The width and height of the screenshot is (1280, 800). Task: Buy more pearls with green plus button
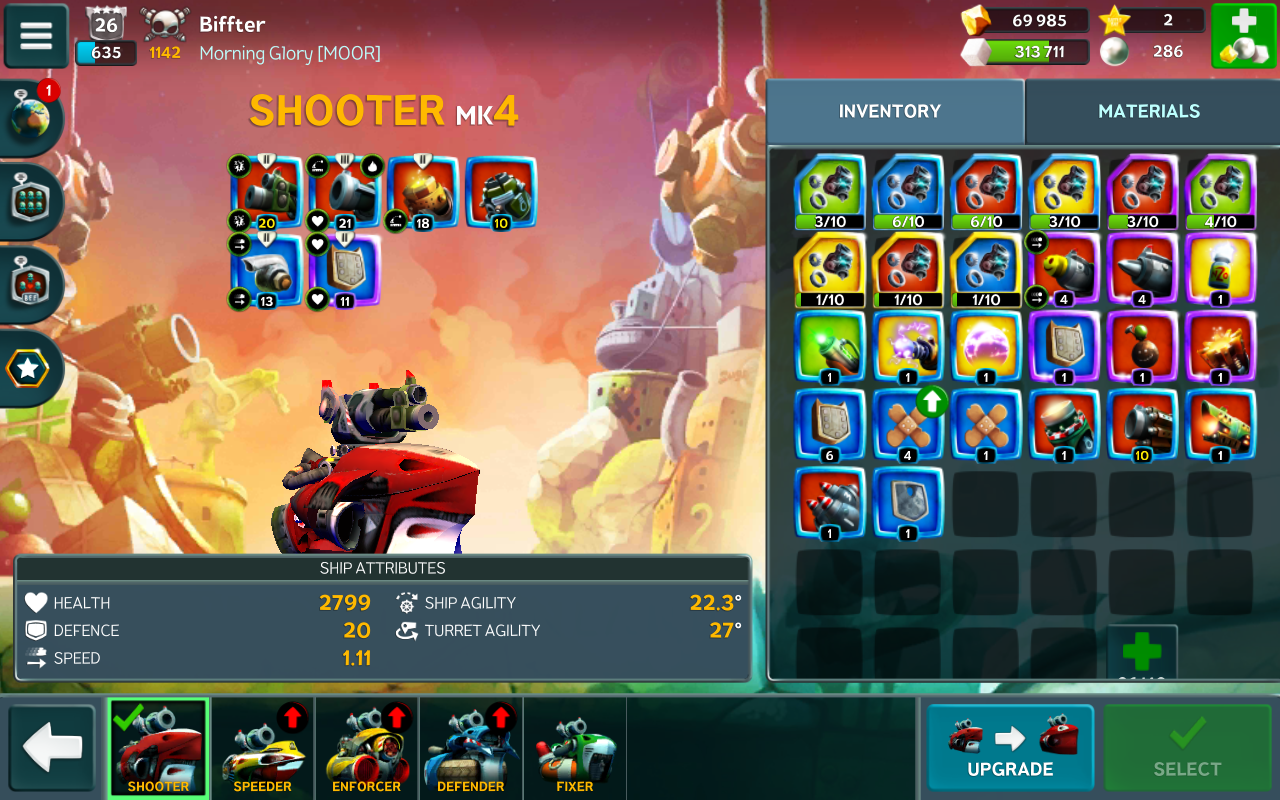[1243, 36]
